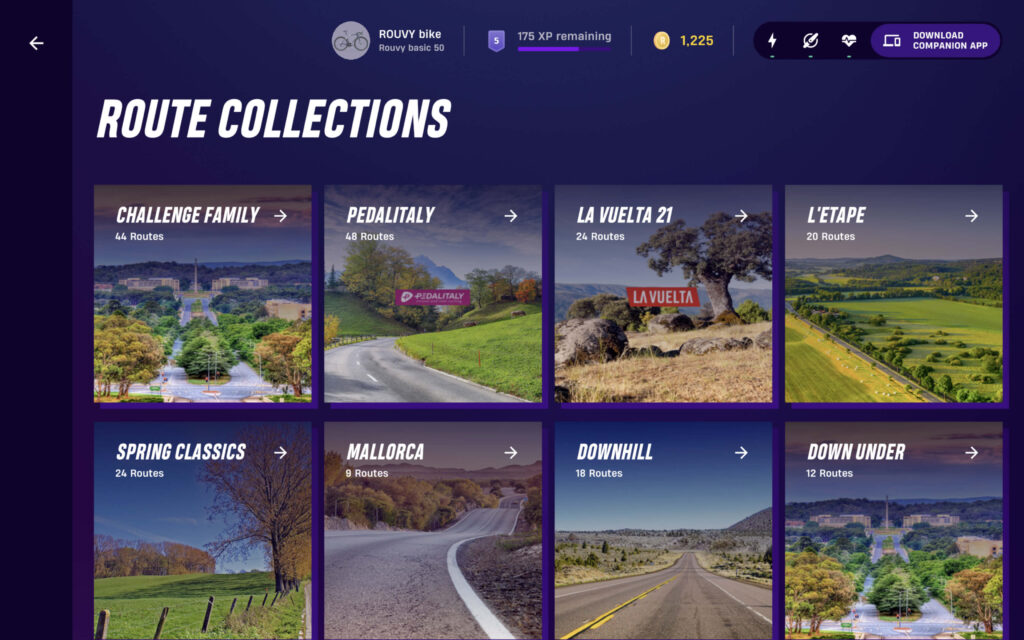Select the cadence sensor icon
This screenshot has height=640, width=1024.
810,41
